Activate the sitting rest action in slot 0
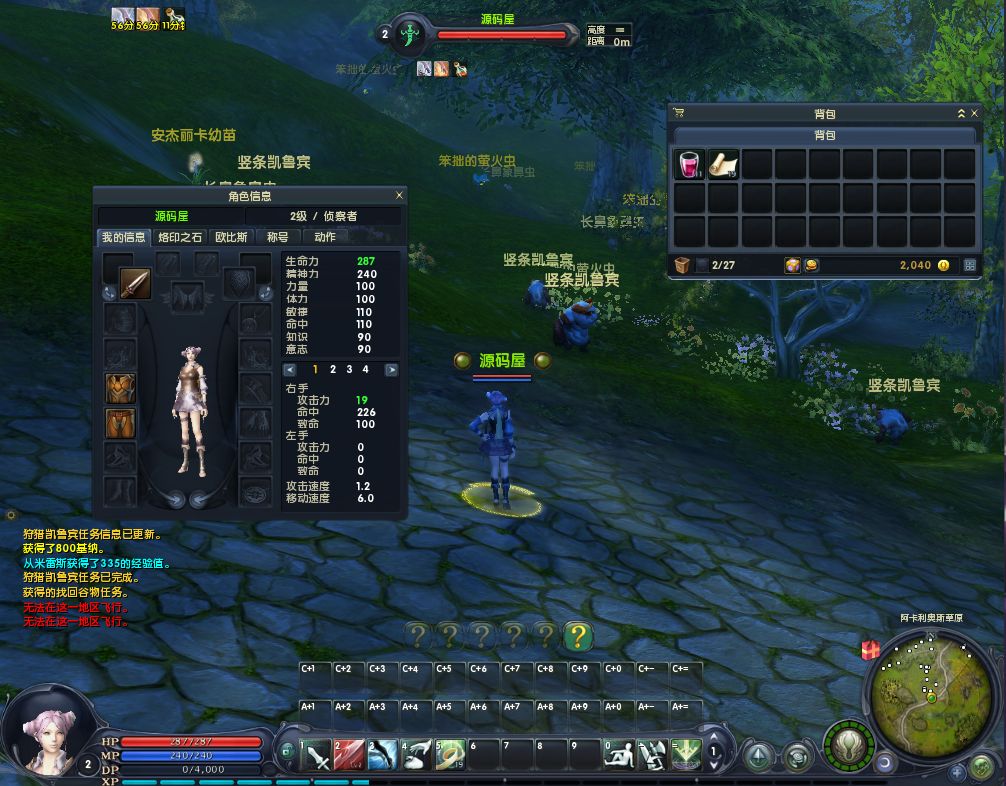 pyautogui.click(x=619, y=754)
